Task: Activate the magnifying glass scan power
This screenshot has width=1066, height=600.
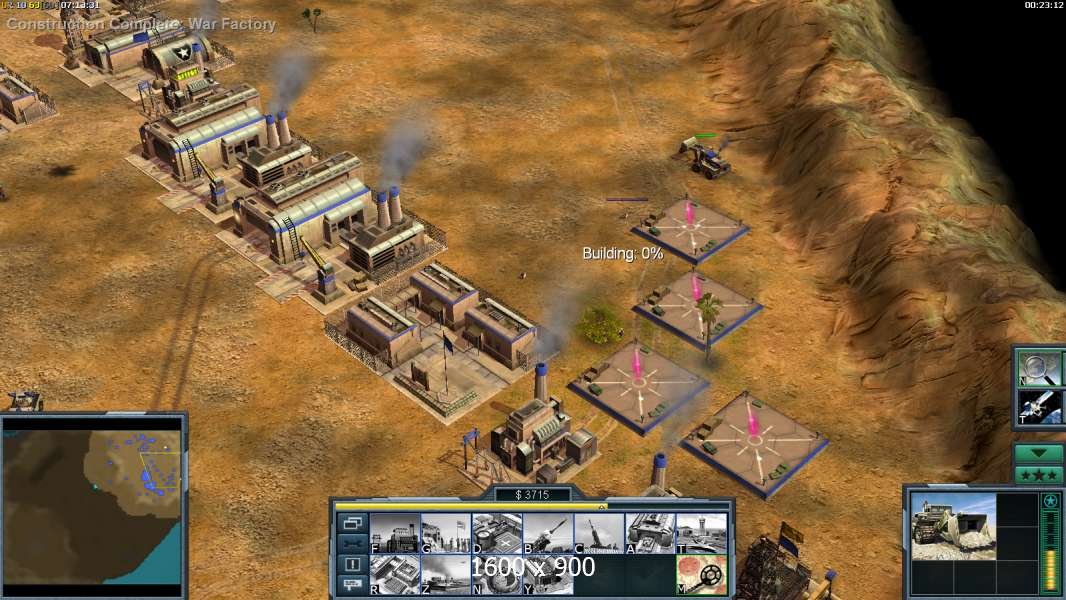Action: tap(1039, 367)
